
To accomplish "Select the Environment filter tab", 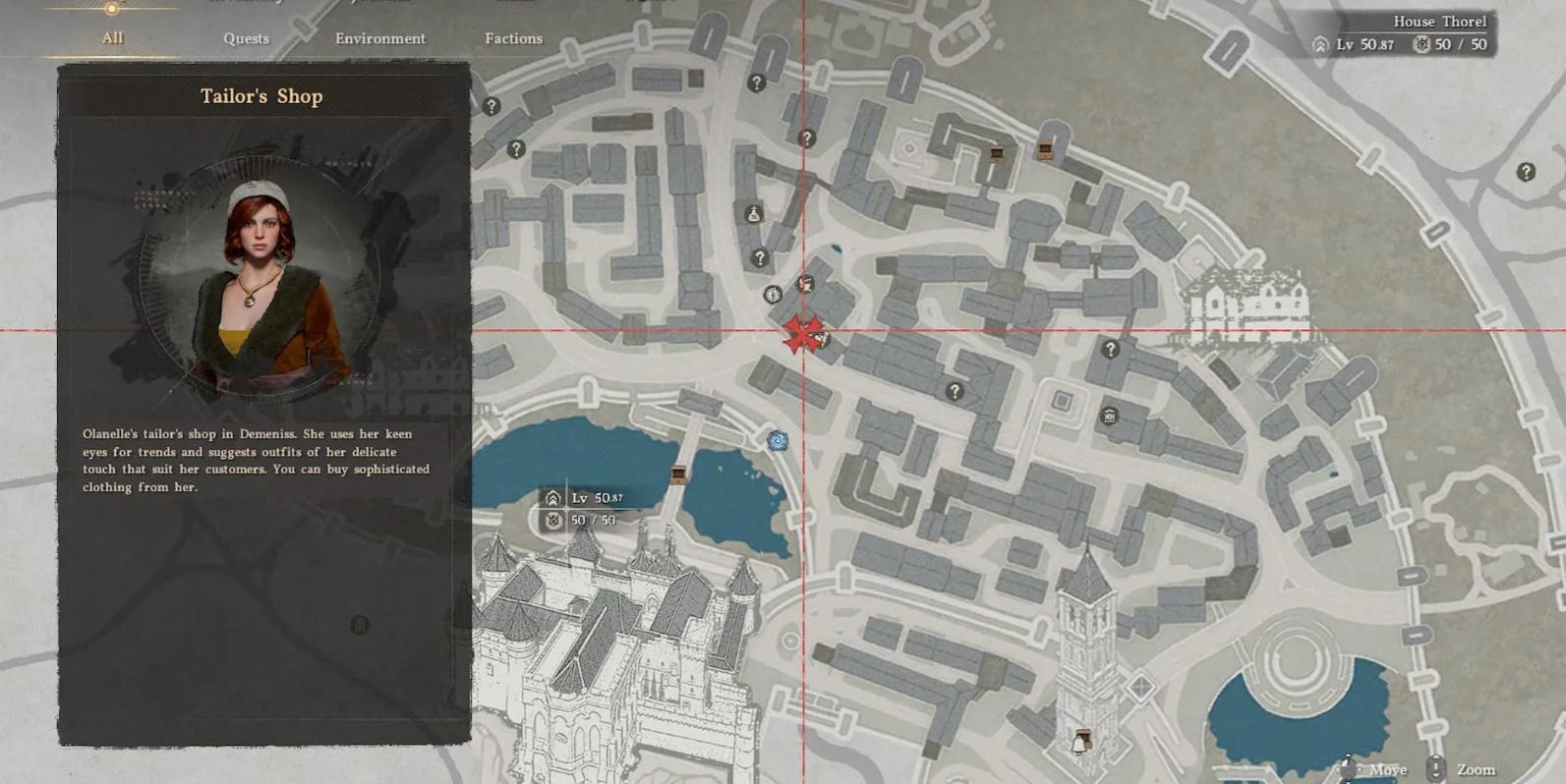I will [x=380, y=38].
